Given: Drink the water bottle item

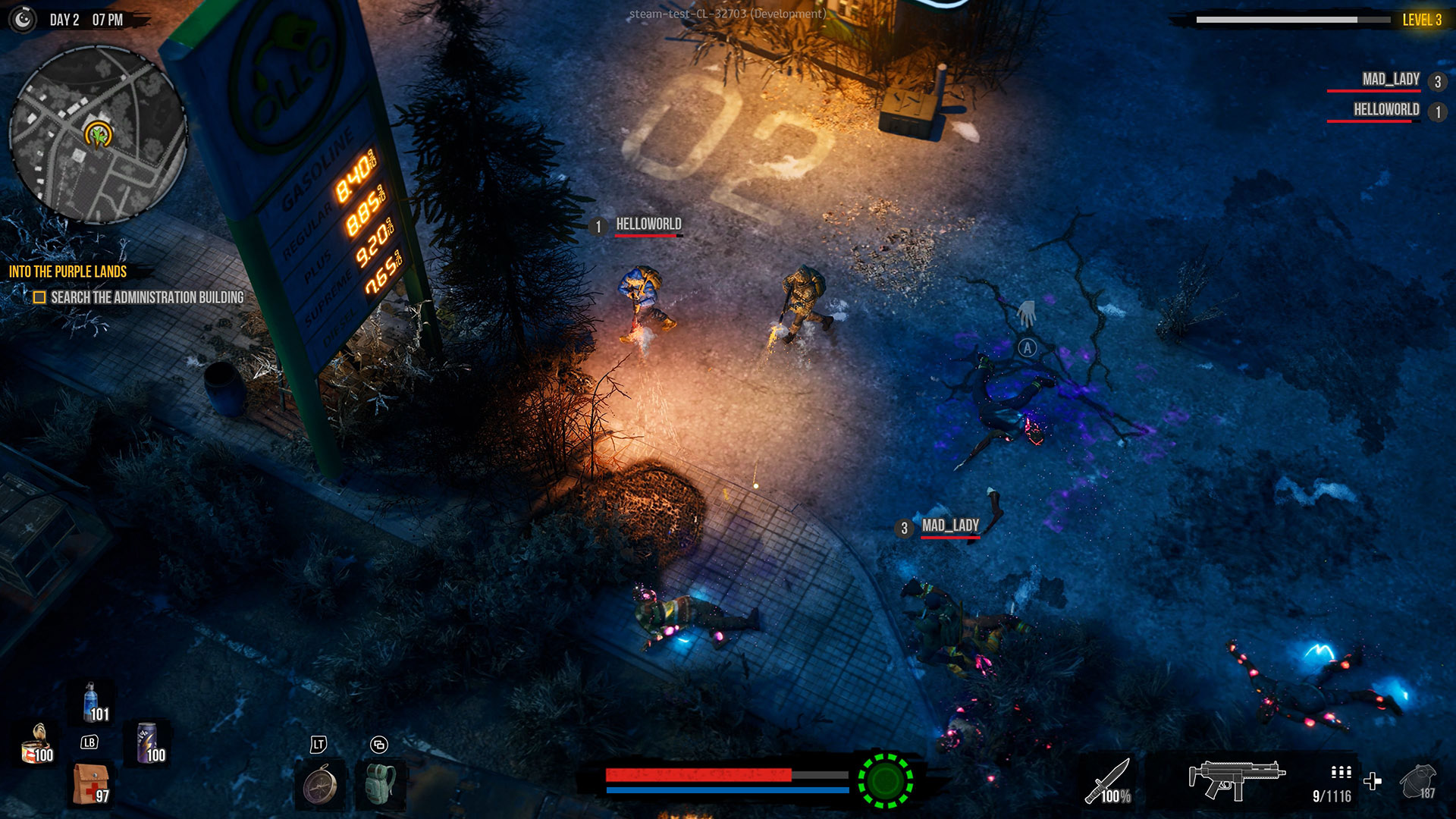Looking at the screenshot, I should (90, 703).
